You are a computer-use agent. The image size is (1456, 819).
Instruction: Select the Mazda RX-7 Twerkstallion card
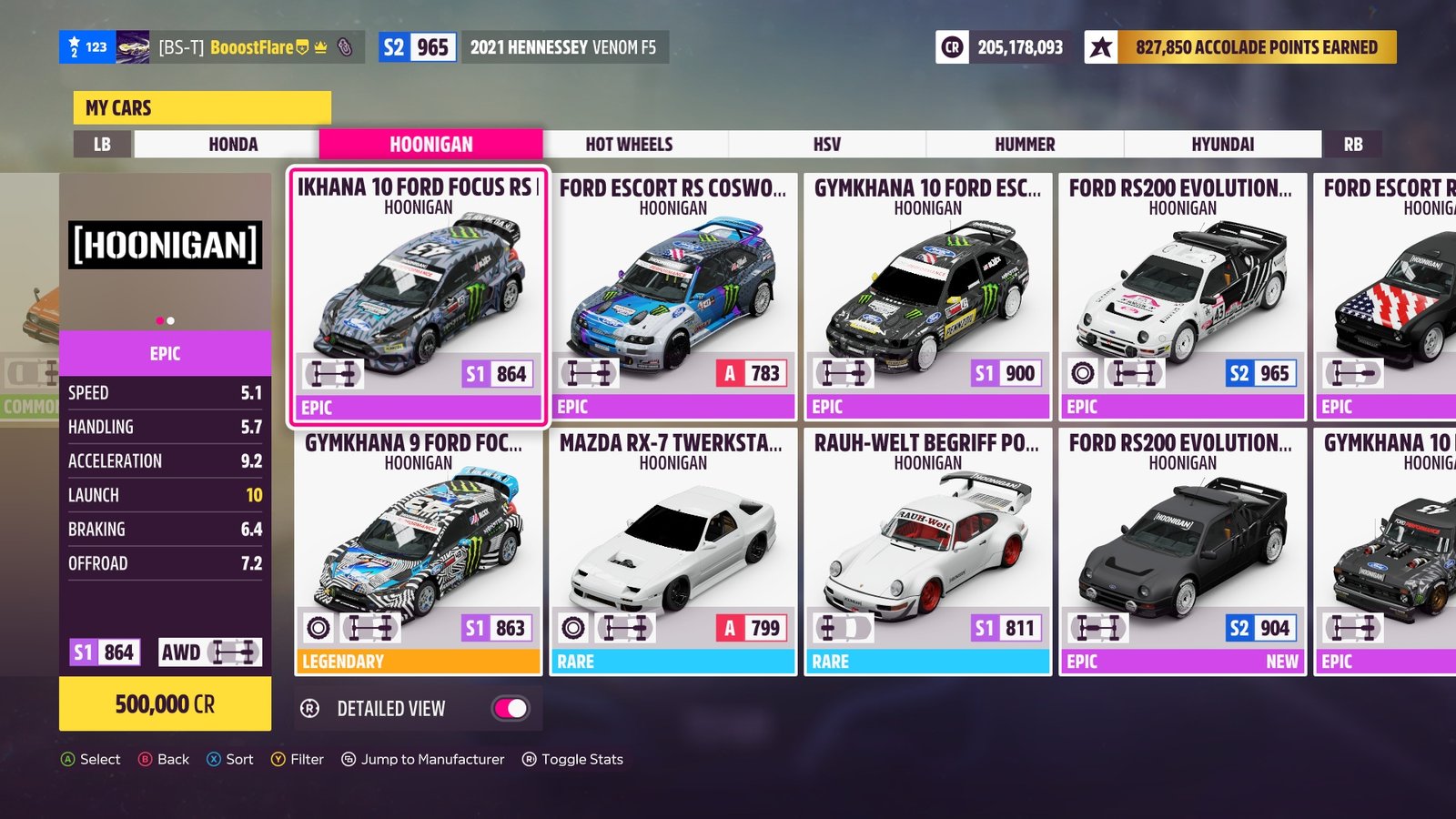tap(672, 551)
